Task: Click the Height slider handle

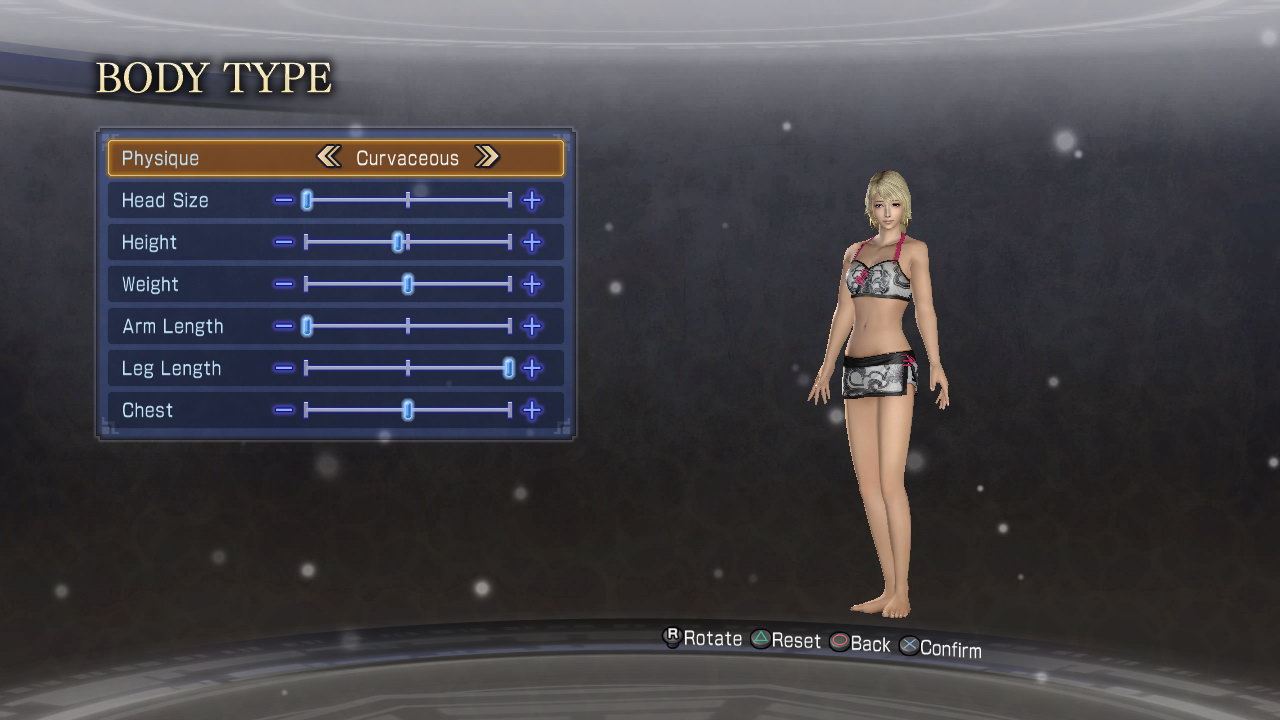Action: coord(398,242)
